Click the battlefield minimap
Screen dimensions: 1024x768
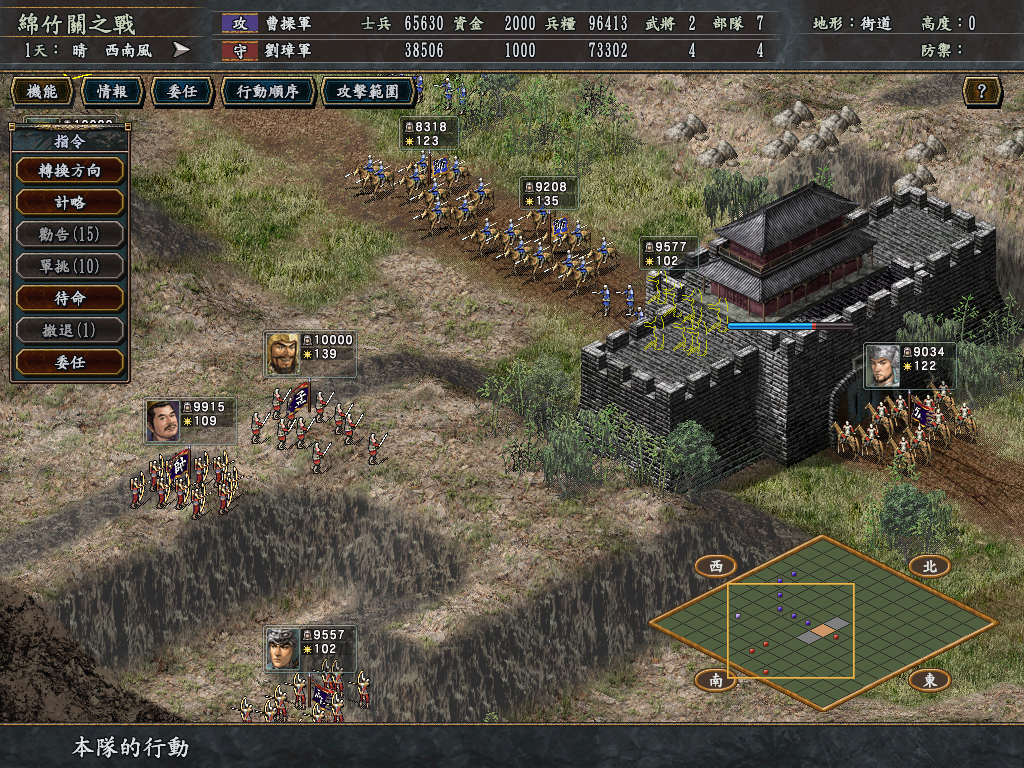pos(820,622)
